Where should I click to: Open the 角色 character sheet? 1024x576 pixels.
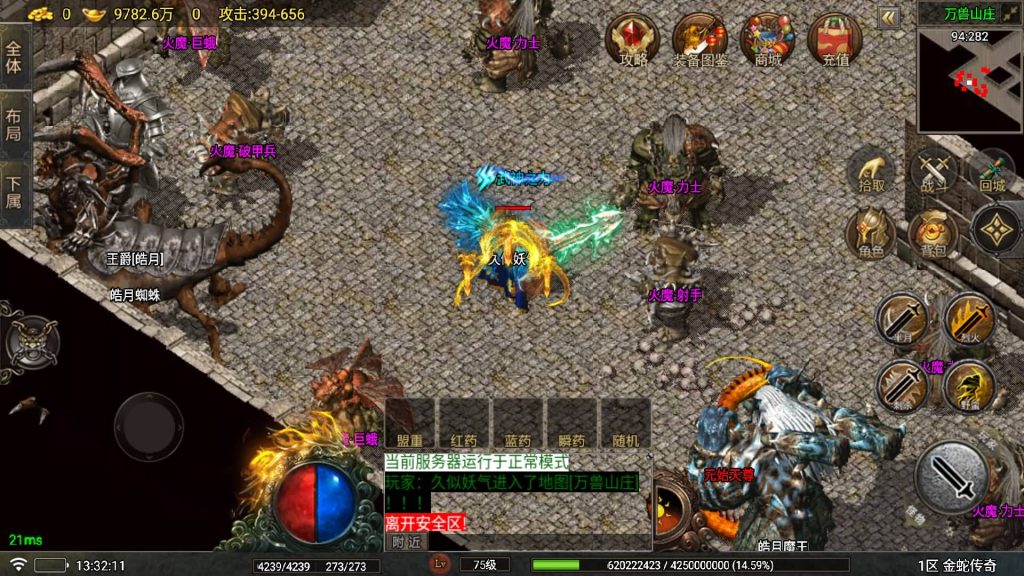point(871,234)
